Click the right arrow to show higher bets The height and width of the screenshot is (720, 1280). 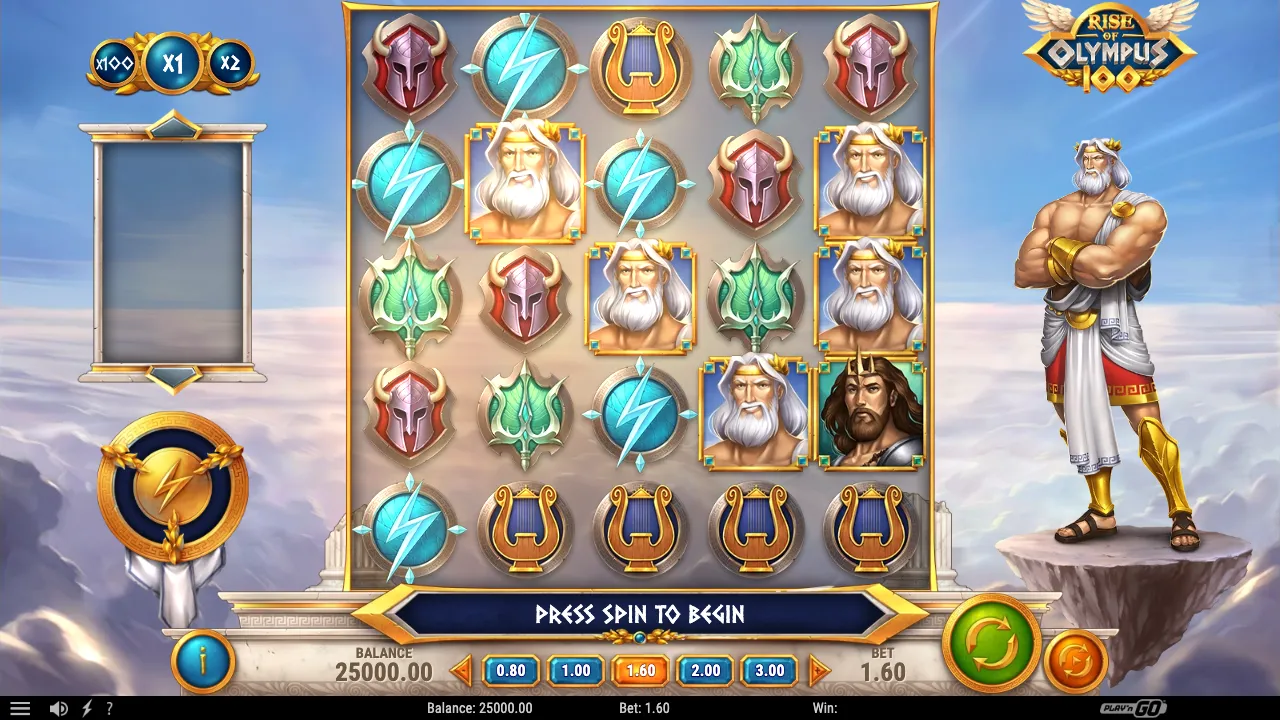pyautogui.click(x=819, y=670)
